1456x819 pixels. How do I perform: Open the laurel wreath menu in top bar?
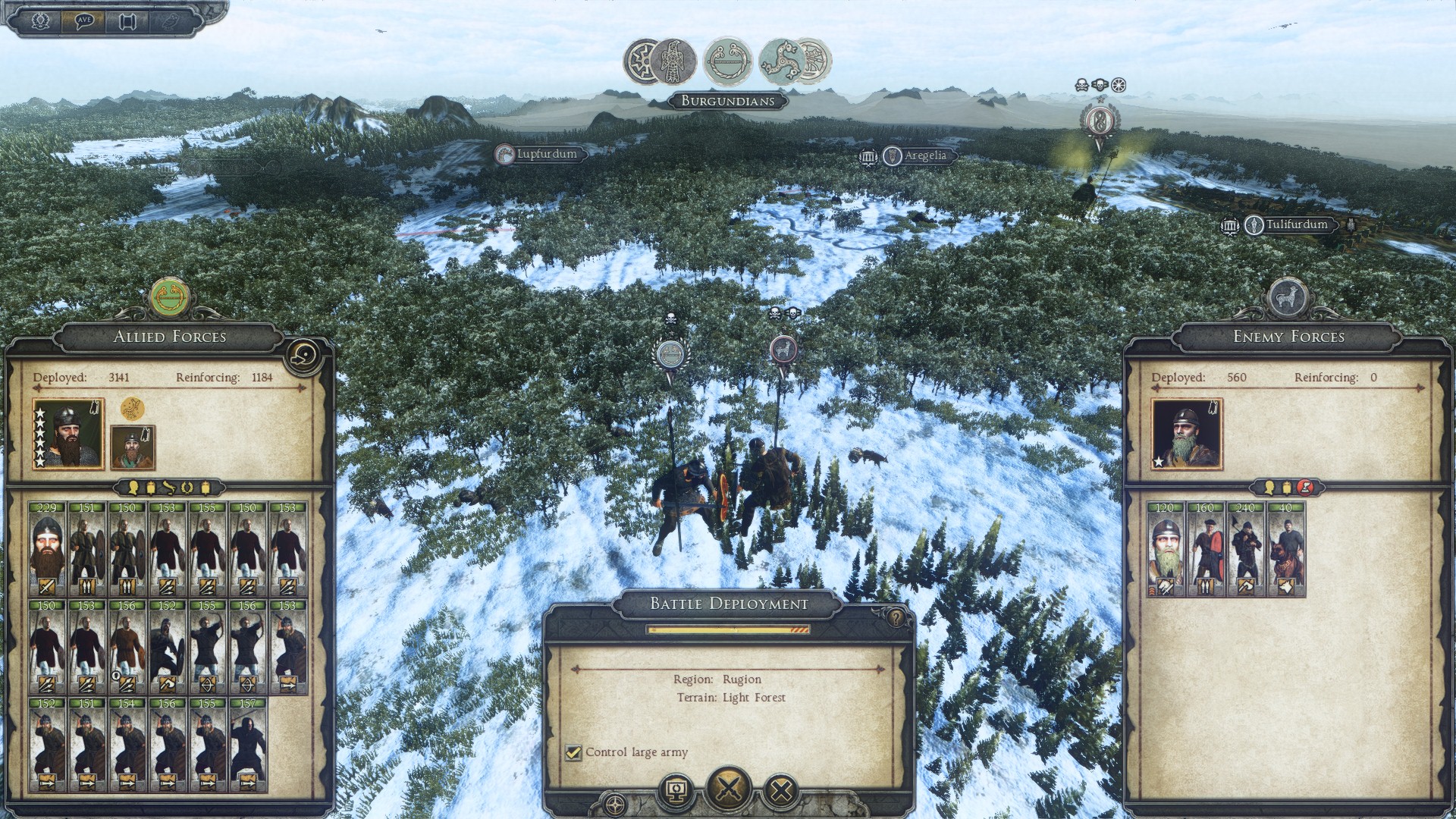point(41,20)
